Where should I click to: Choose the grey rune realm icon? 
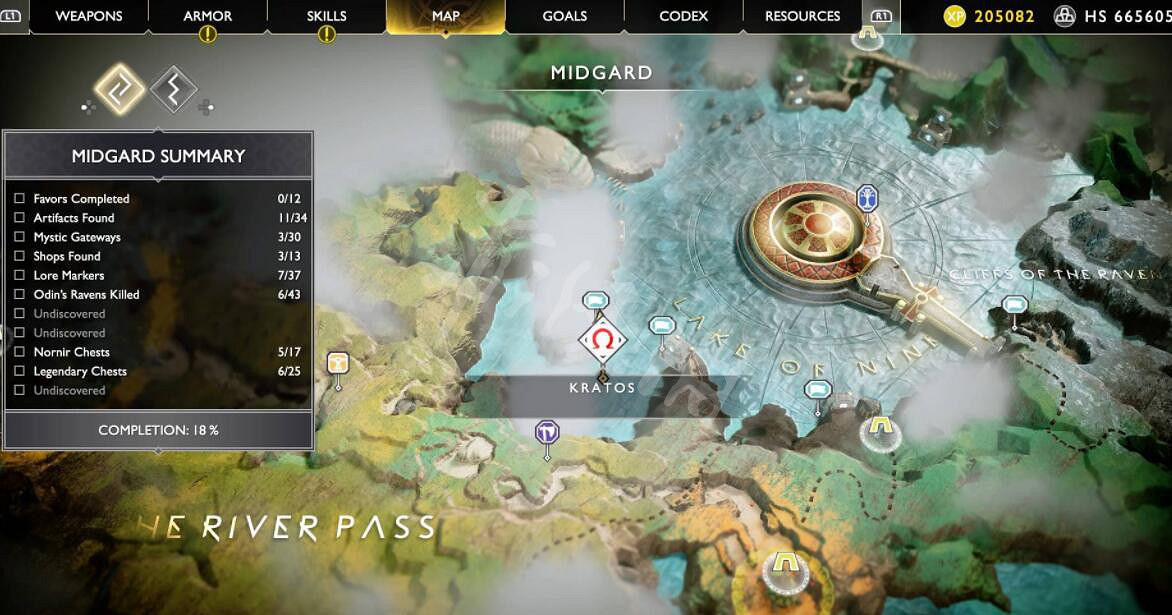pos(173,89)
